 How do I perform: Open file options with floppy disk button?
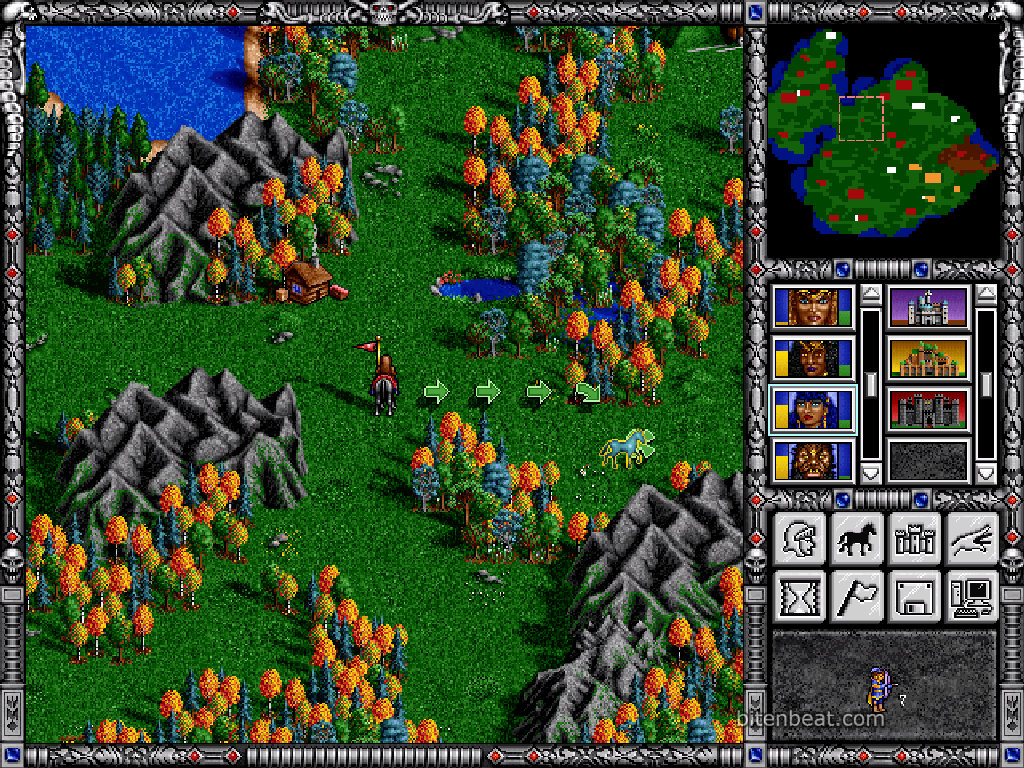pos(915,597)
